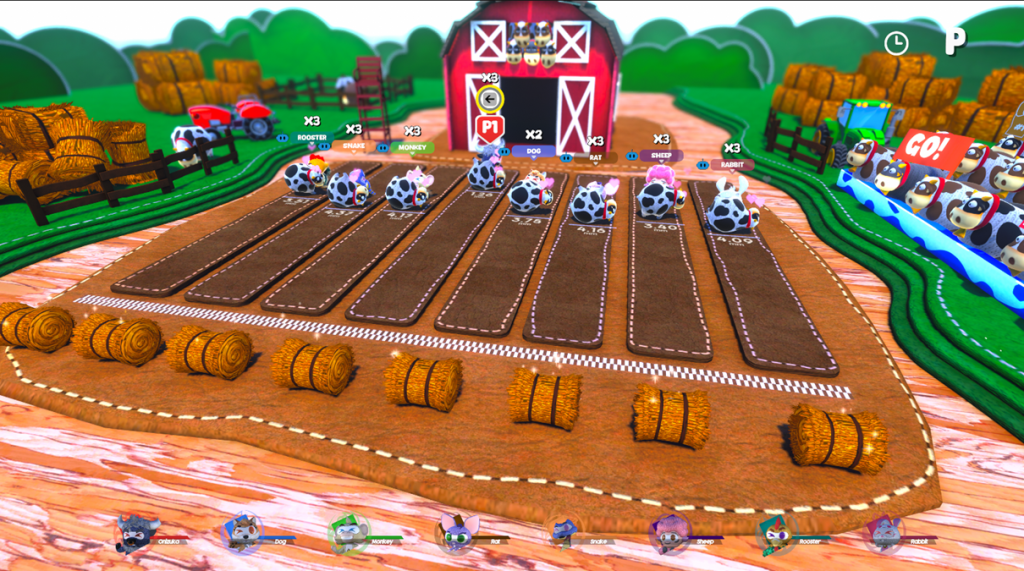
Task: Choose the Monkey player portrait
Action: pos(349,534)
